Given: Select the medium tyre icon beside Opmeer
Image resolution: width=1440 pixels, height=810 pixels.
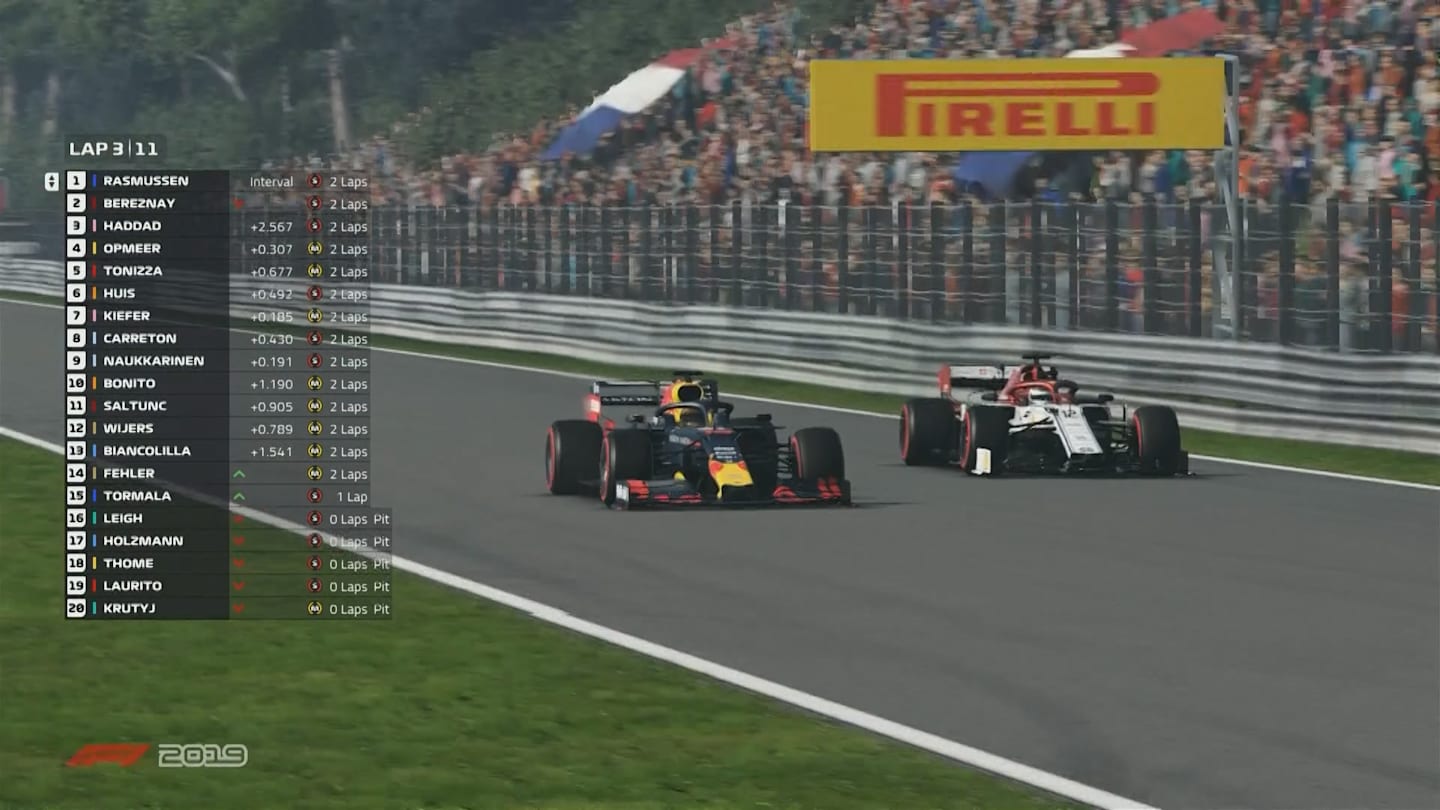Looking at the screenshot, I should [x=313, y=249].
